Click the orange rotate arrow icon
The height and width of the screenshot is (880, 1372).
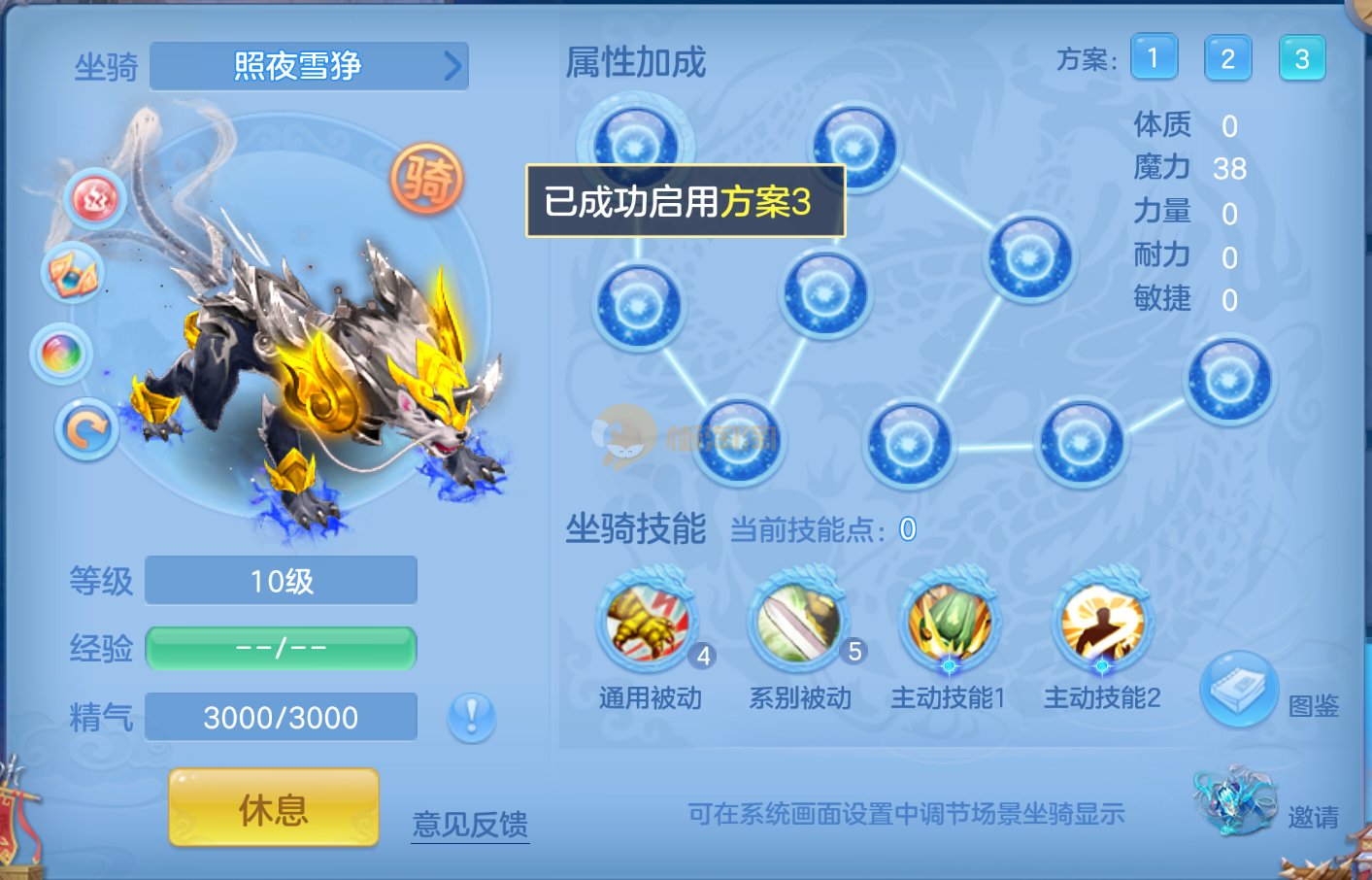(87, 429)
